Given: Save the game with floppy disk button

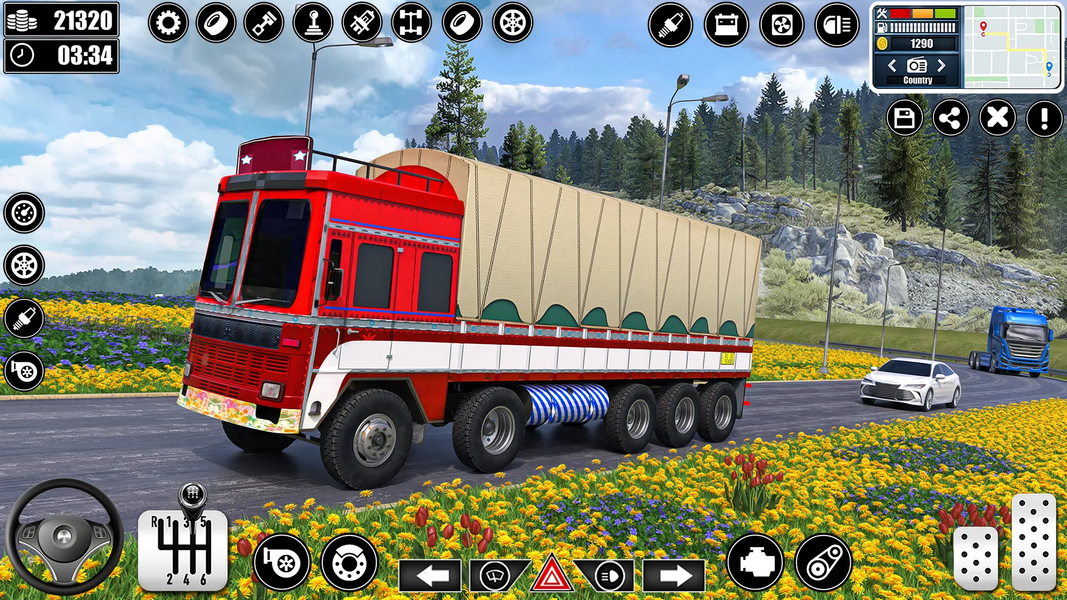Looking at the screenshot, I should pos(904,118).
